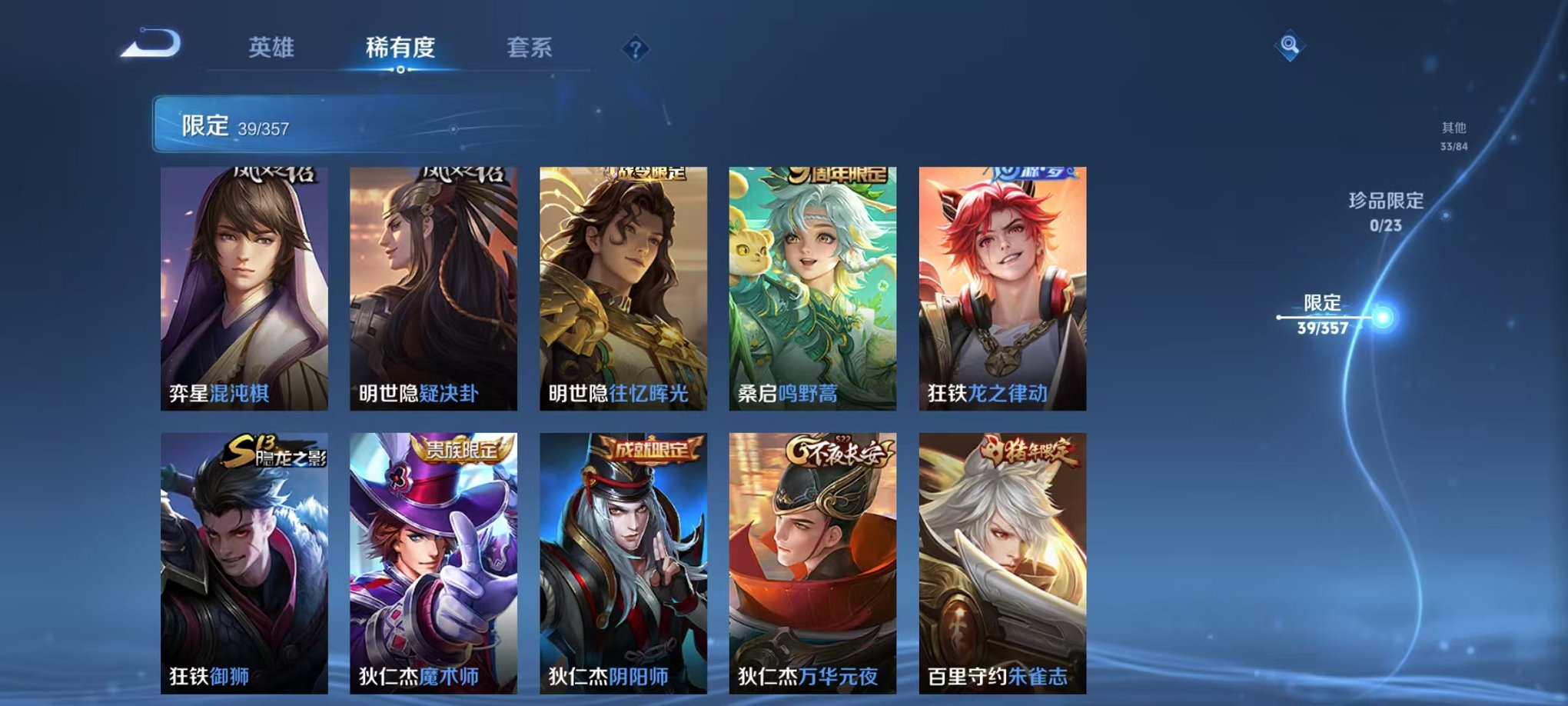
Task: Select the 稀有度 tab
Action: pos(400,46)
